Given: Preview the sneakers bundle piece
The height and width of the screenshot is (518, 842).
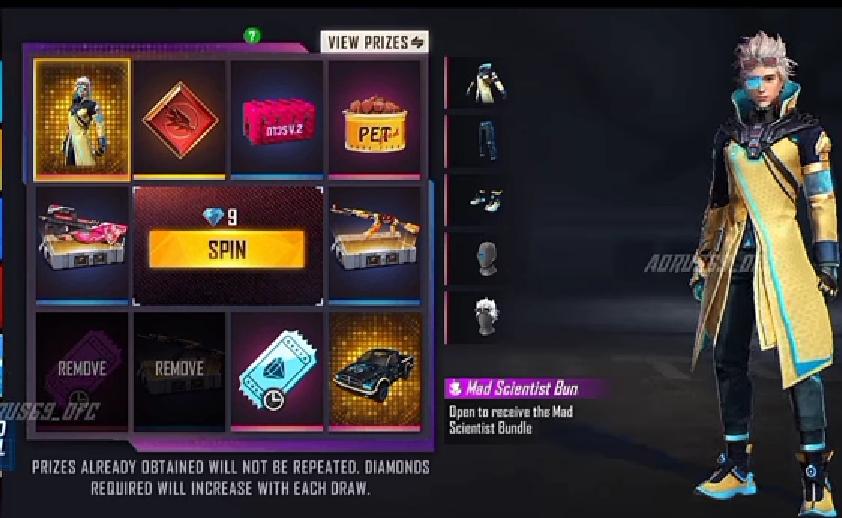Looking at the screenshot, I should click(486, 201).
